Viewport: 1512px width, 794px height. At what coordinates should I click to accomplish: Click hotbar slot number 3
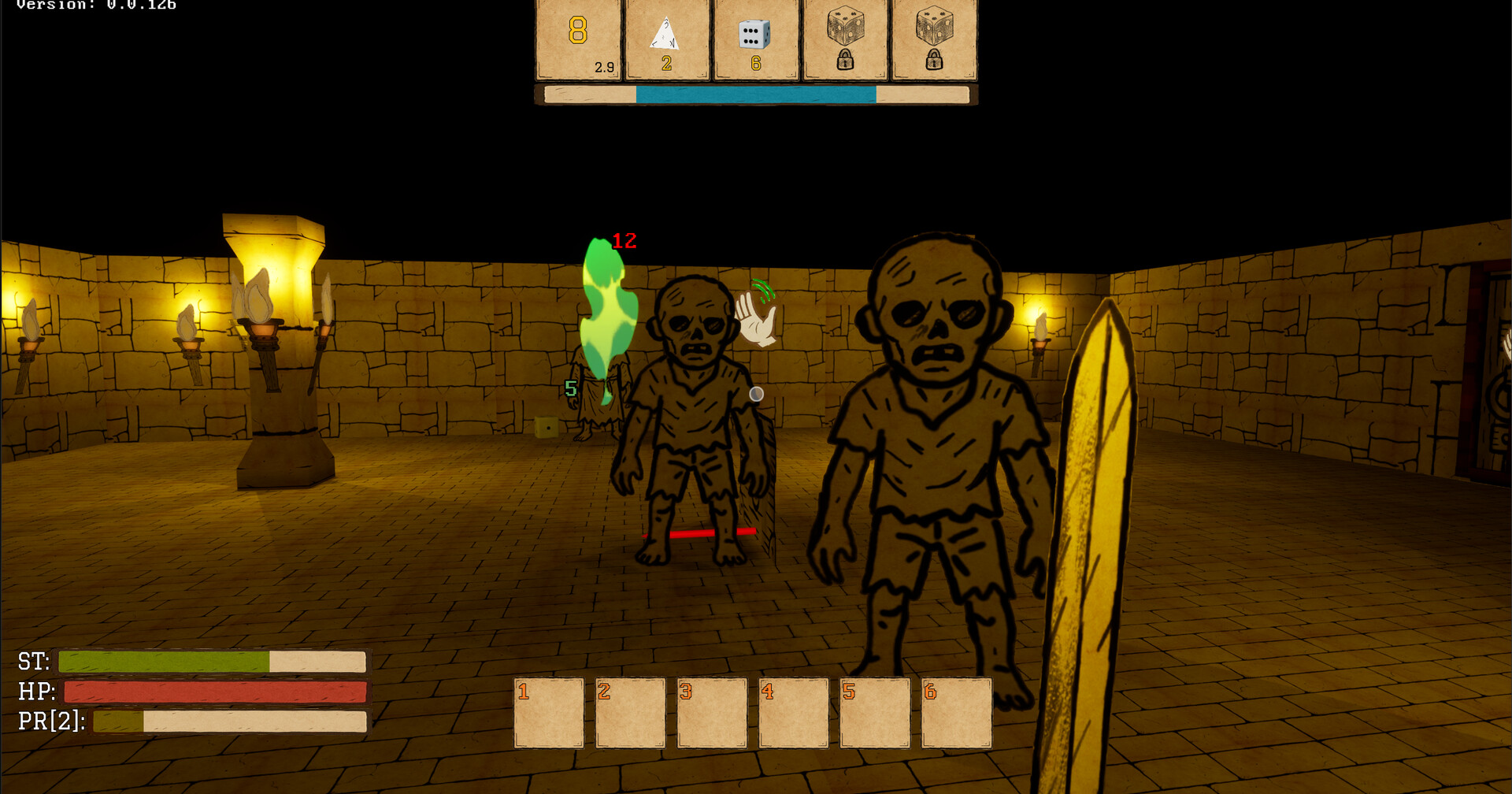(712, 713)
